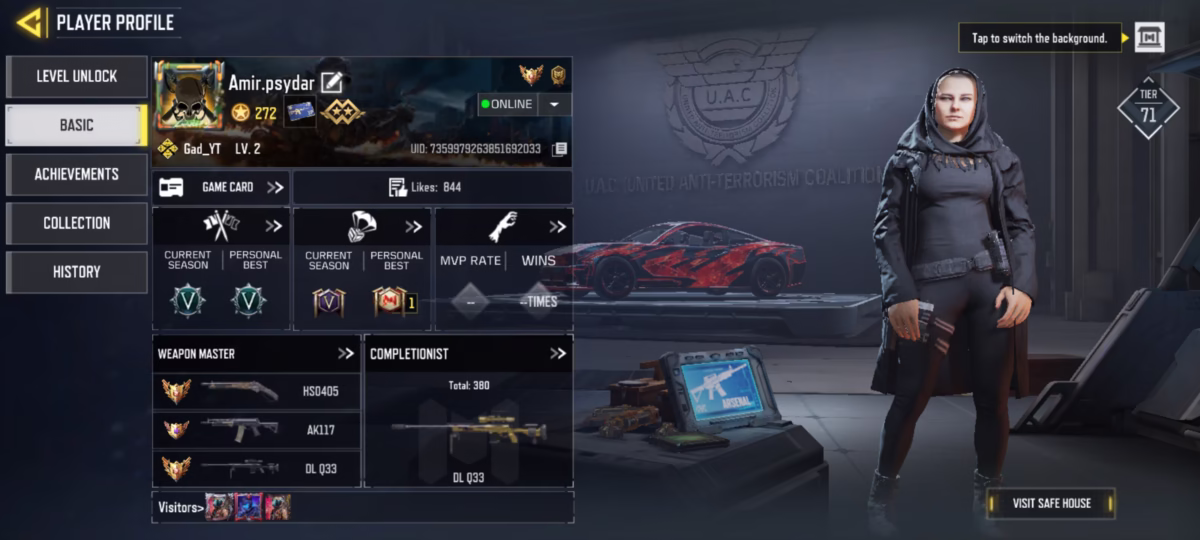Viewport: 1200px width, 540px height.
Task: Tap the Likes counter button
Action: click(x=432, y=187)
